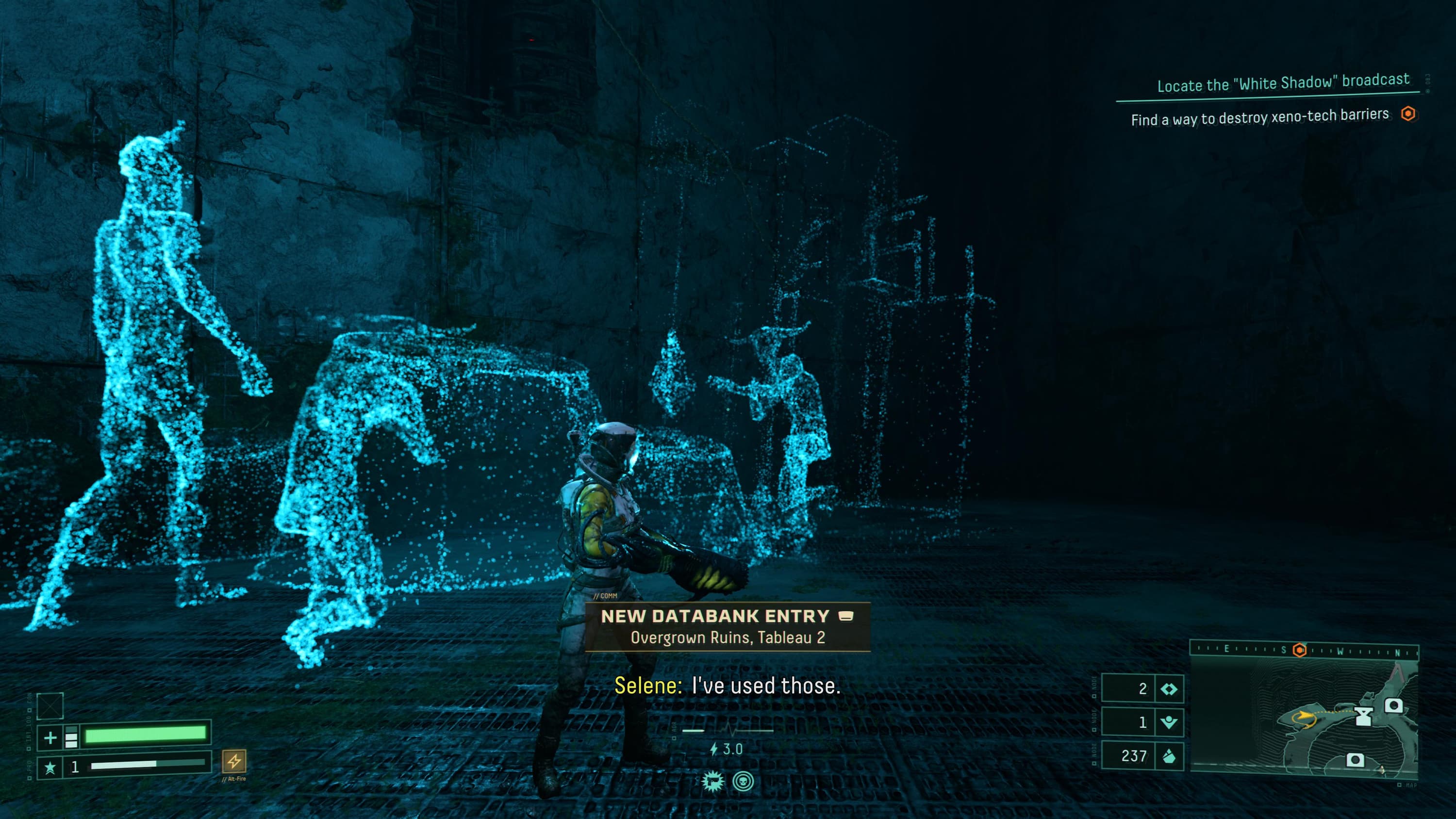Click the downward arrow key resource icon
This screenshot has width=1456, height=819.
click(1168, 722)
